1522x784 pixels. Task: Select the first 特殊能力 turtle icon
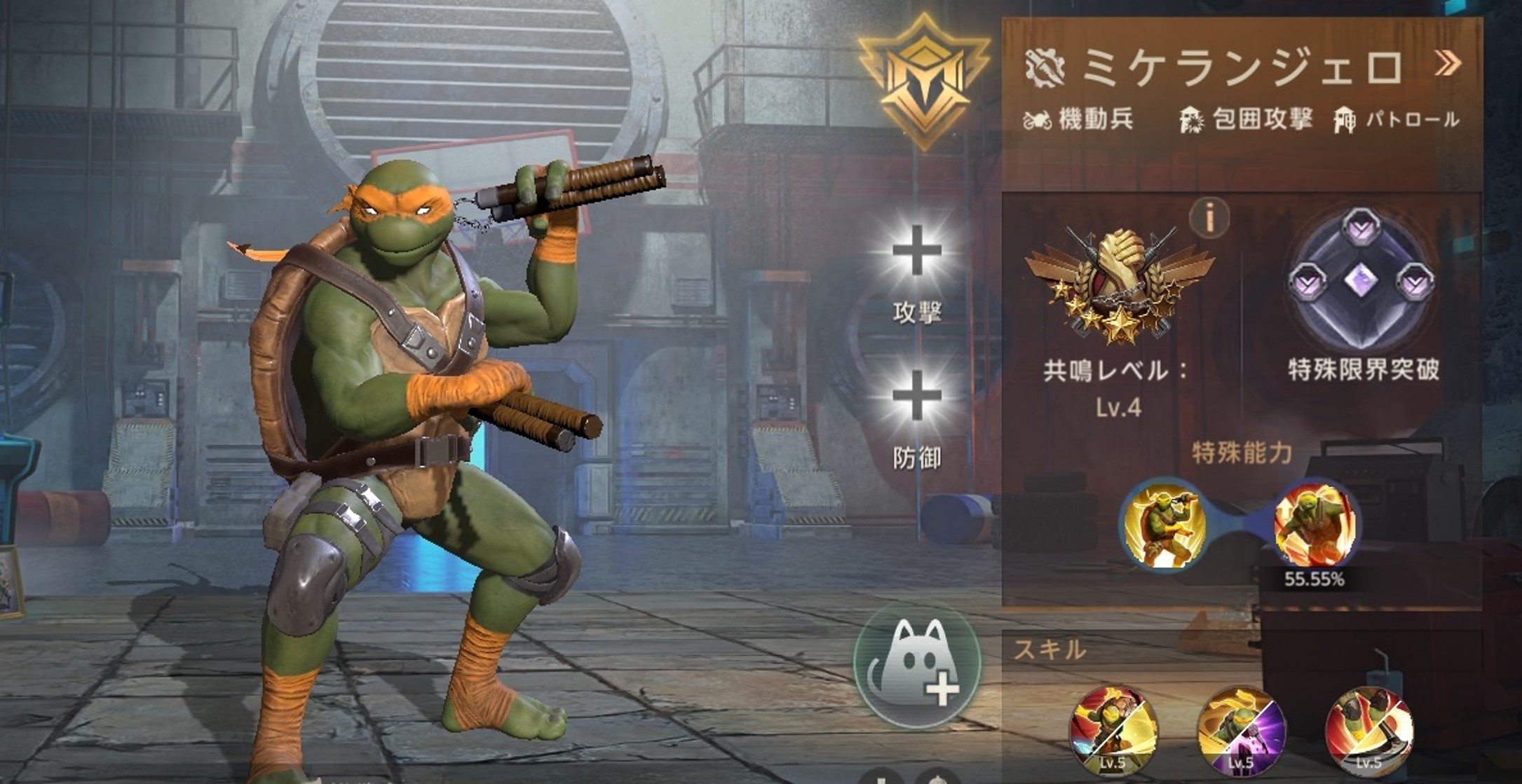coord(1164,525)
